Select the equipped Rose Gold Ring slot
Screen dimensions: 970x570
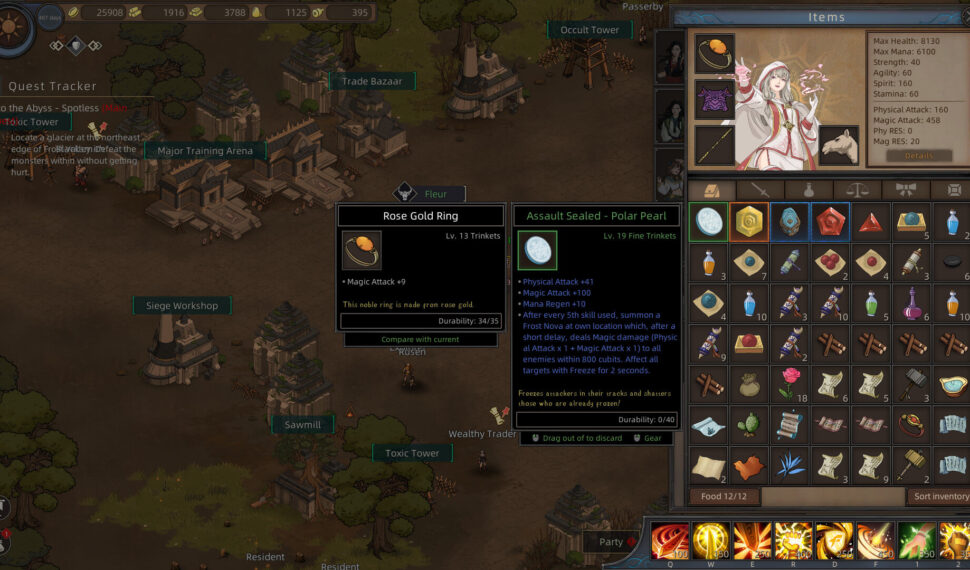coord(714,54)
